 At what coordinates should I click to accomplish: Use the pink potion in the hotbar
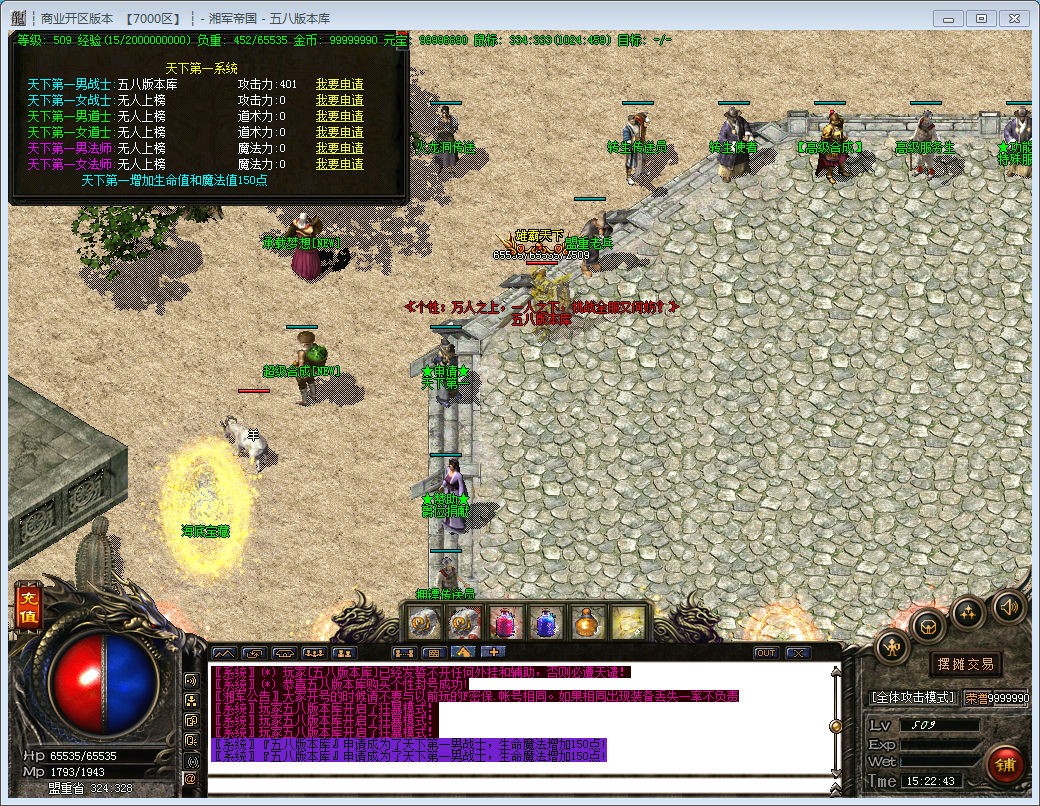[x=507, y=623]
